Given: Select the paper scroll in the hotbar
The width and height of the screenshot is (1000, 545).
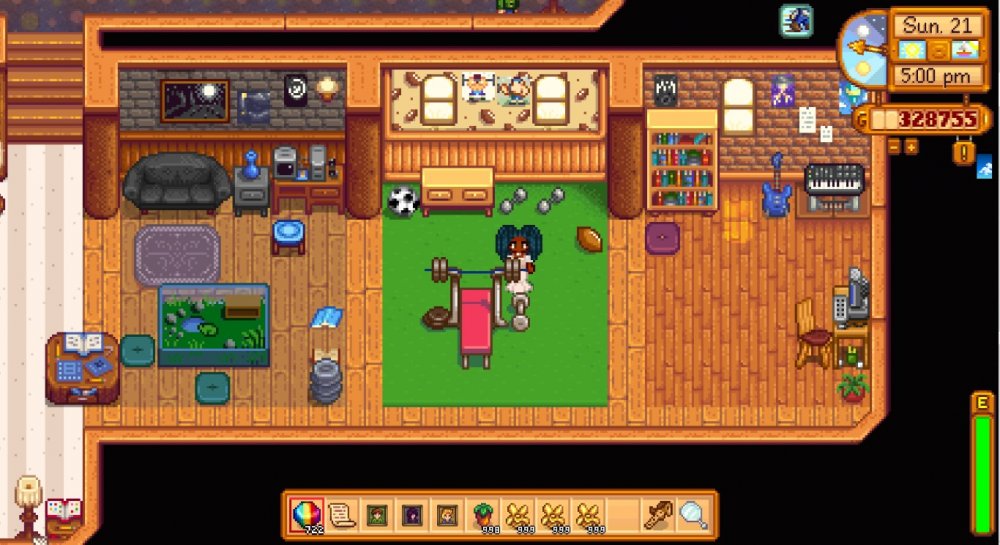Looking at the screenshot, I should tap(342, 515).
